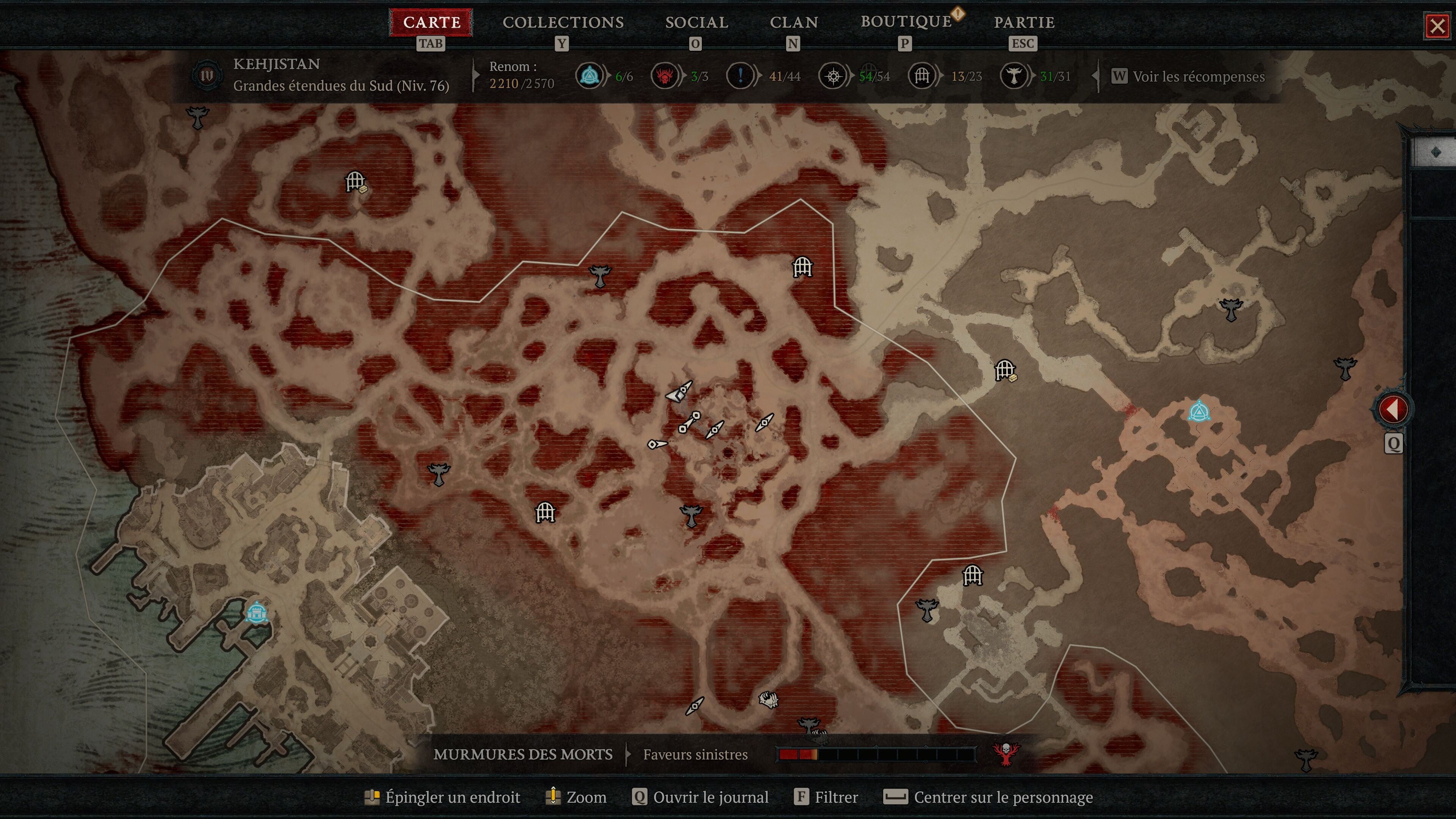This screenshot has height=819, width=1456.
Task: Click the waypoints counter showing 6/6
Action: [x=590, y=76]
